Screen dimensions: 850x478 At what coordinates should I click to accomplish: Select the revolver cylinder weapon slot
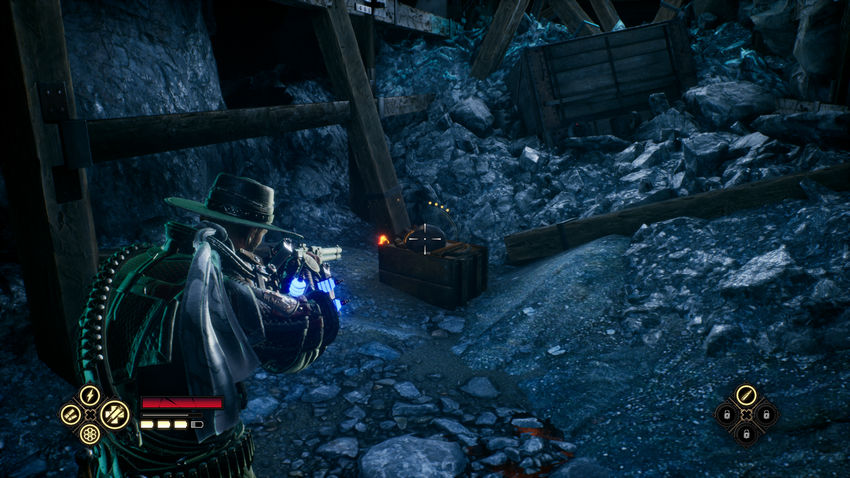pos(90,434)
